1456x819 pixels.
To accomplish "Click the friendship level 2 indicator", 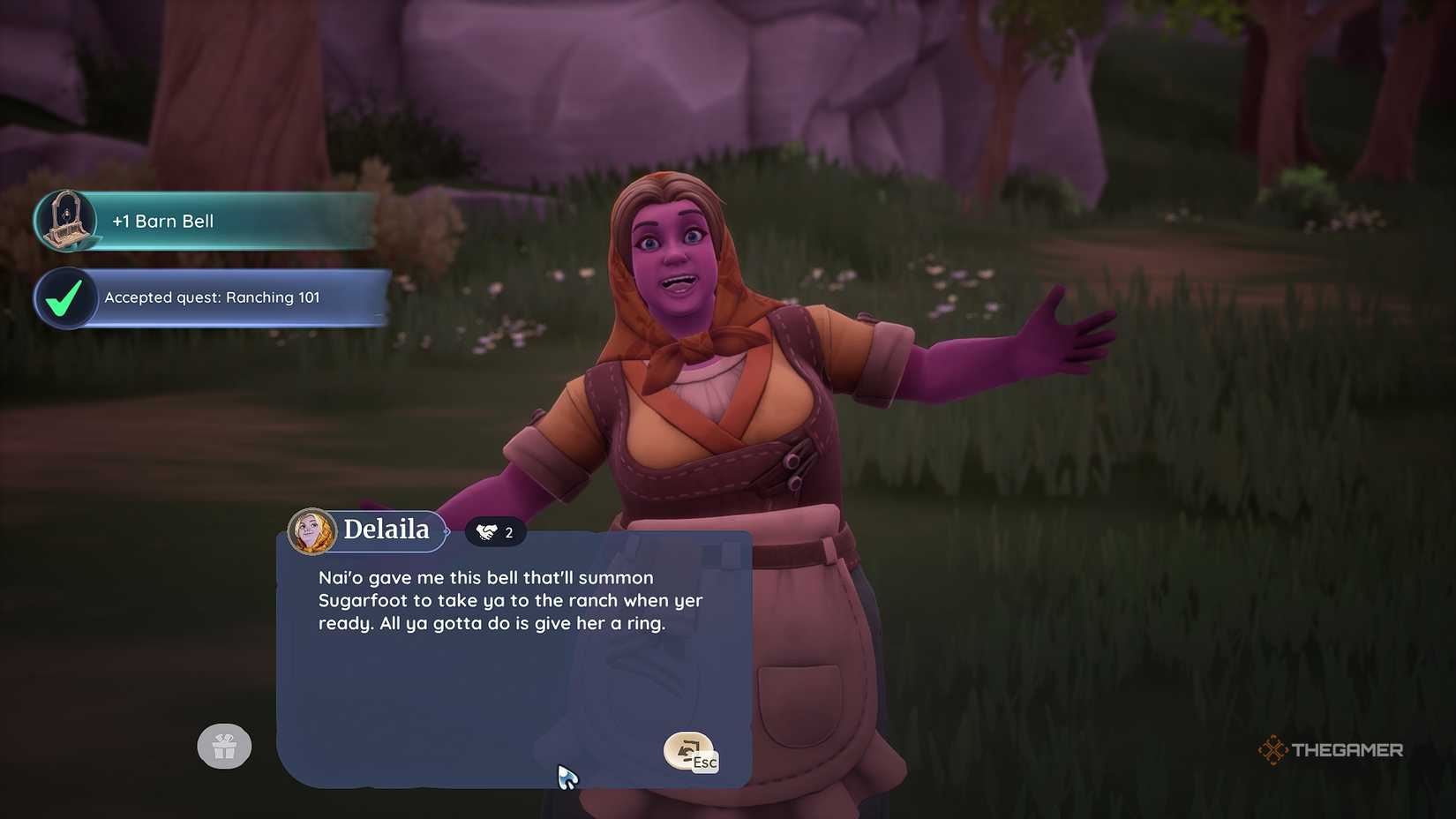I will pos(494,531).
